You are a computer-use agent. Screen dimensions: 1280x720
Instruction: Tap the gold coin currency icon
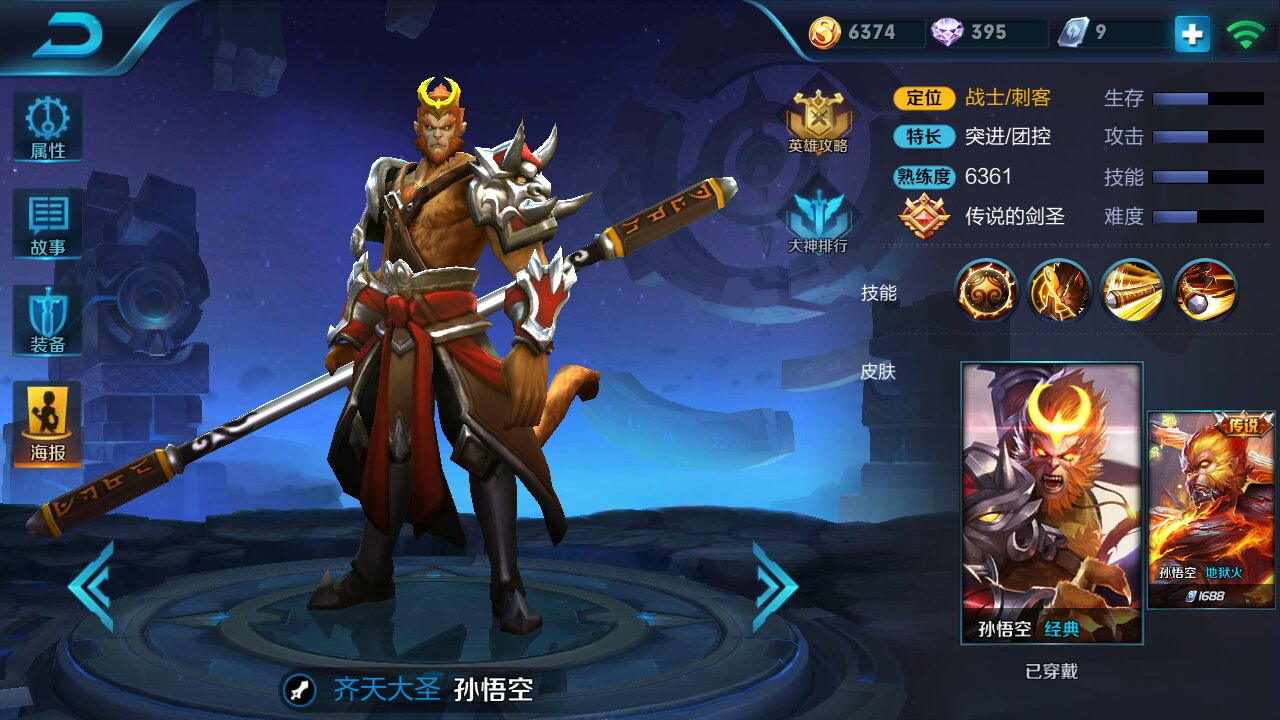[825, 33]
